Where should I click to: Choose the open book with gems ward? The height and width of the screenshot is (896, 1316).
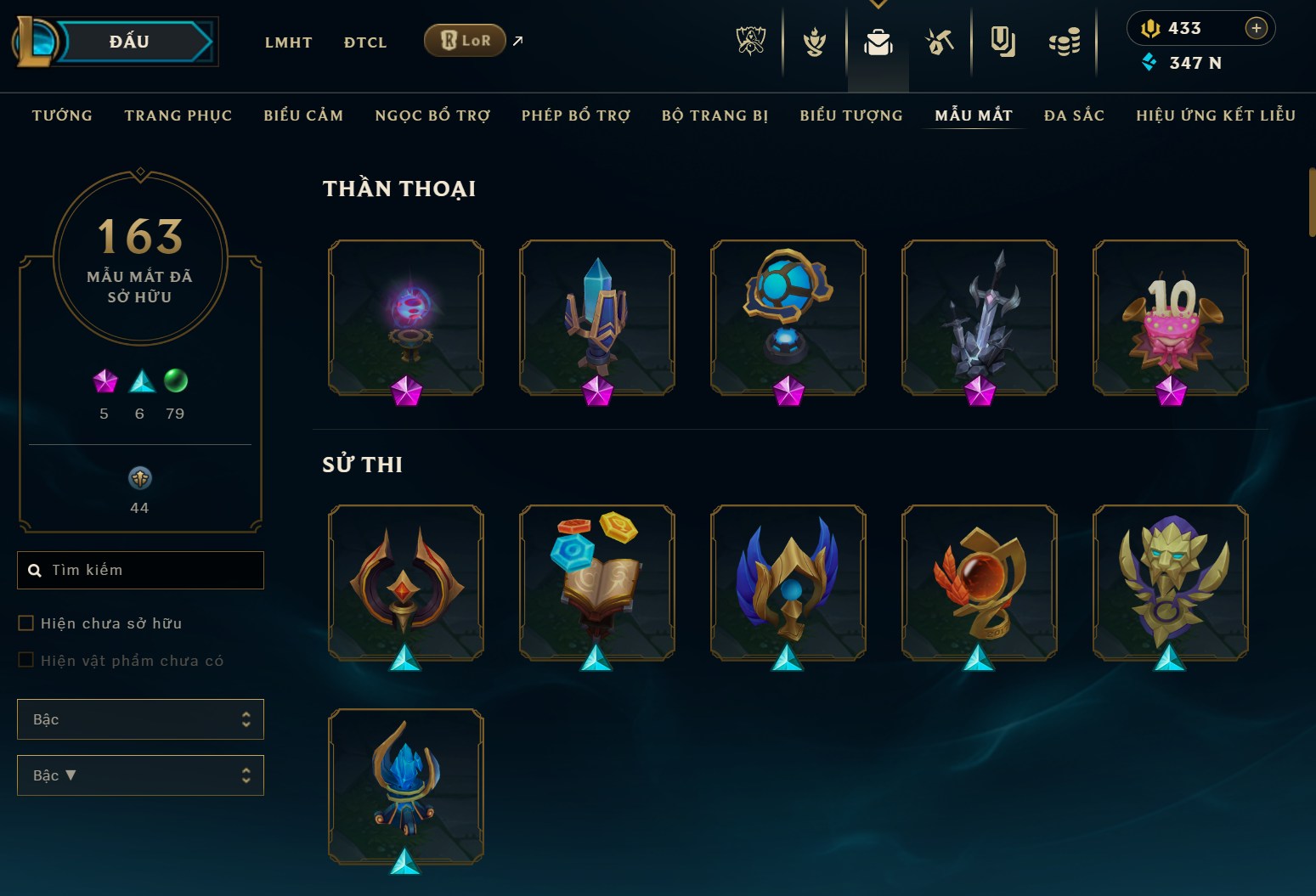click(596, 582)
